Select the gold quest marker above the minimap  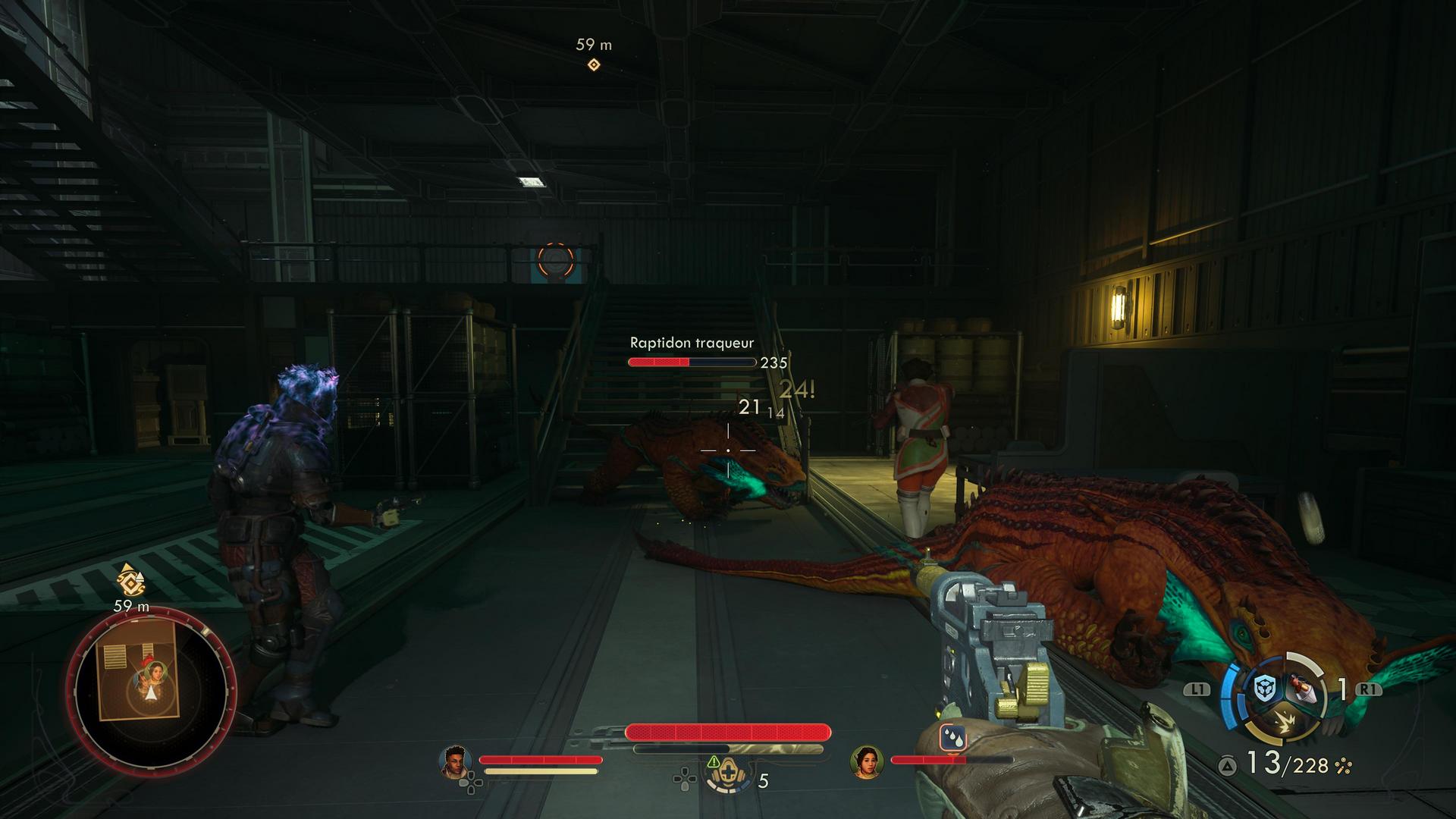point(130,579)
